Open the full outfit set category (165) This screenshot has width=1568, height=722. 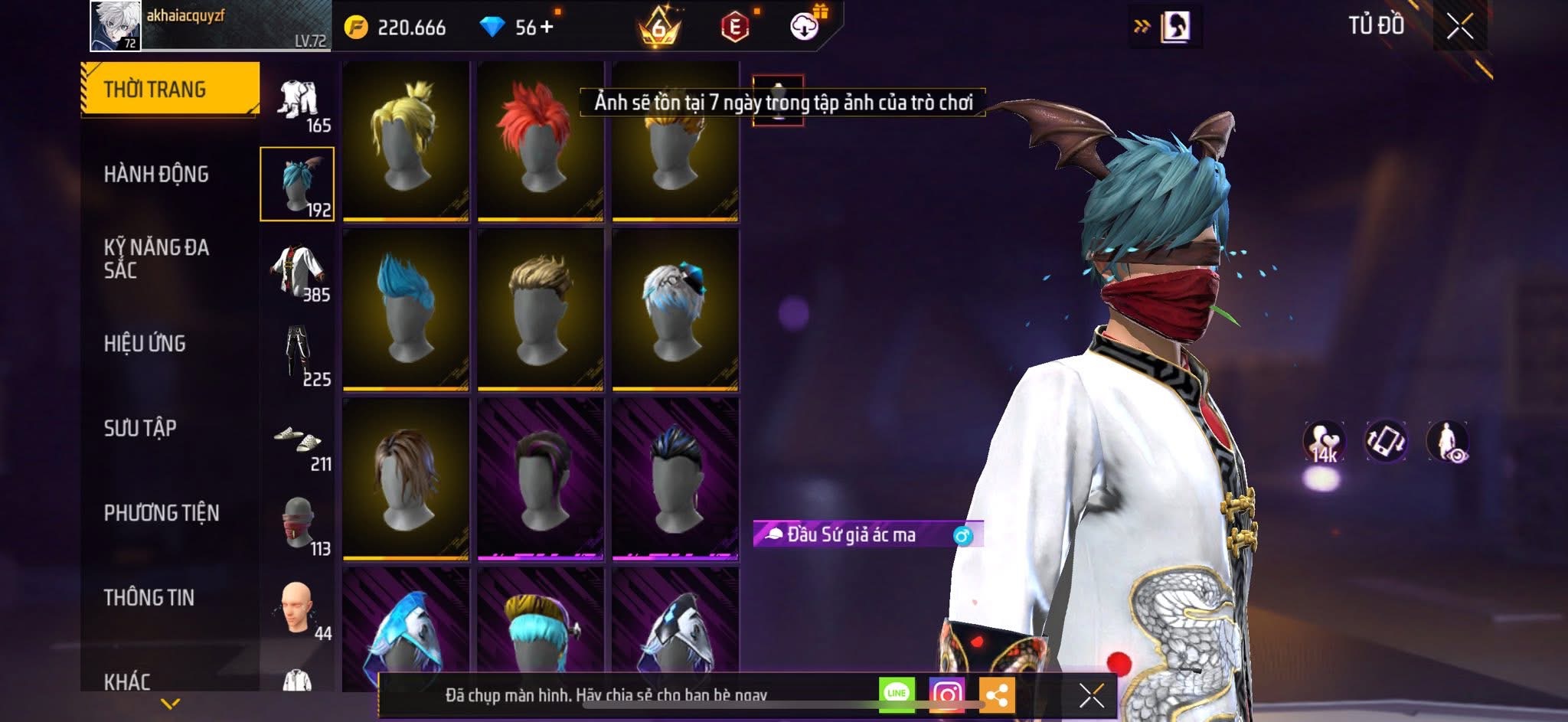(298, 104)
